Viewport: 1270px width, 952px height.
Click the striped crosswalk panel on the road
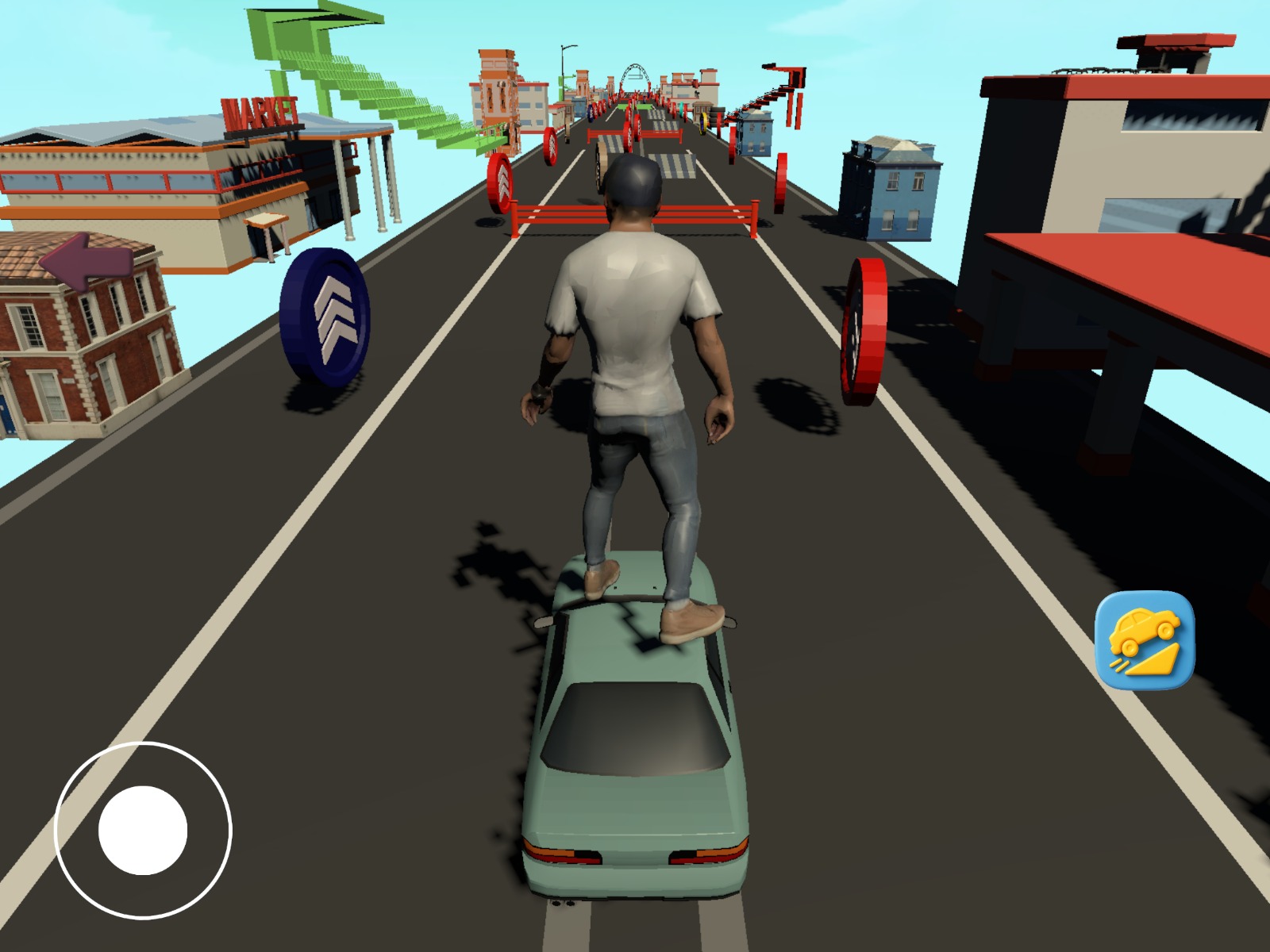tap(673, 165)
